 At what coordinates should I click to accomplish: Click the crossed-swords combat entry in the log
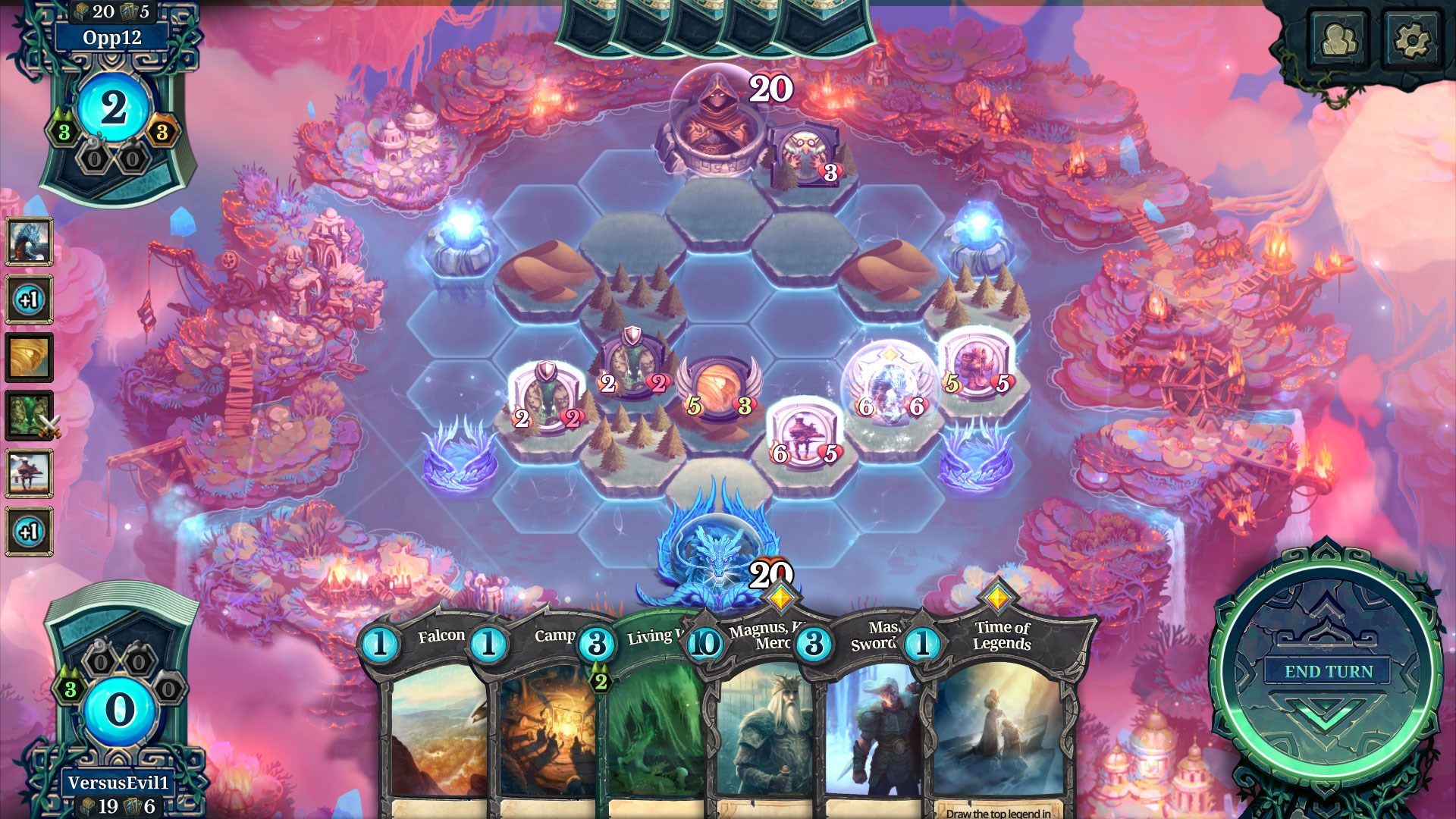click(x=30, y=413)
